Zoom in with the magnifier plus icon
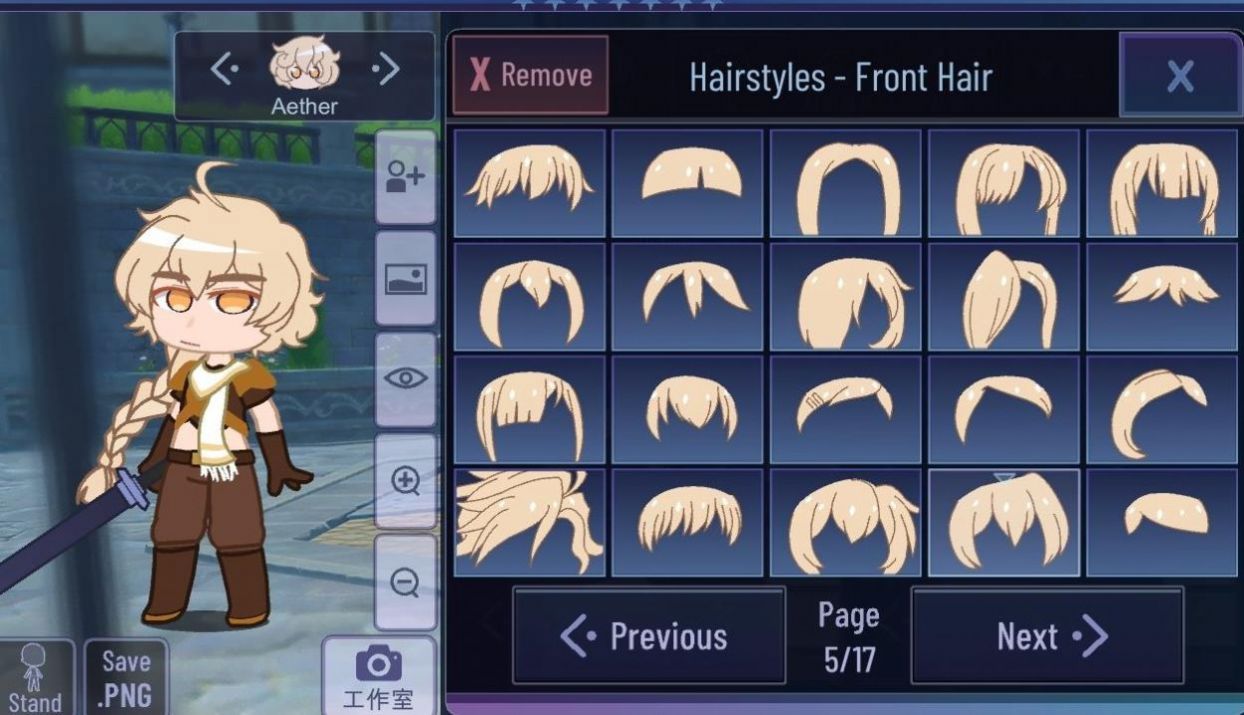Image resolution: width=1244 pixels, height=715 pixels. 405,481
